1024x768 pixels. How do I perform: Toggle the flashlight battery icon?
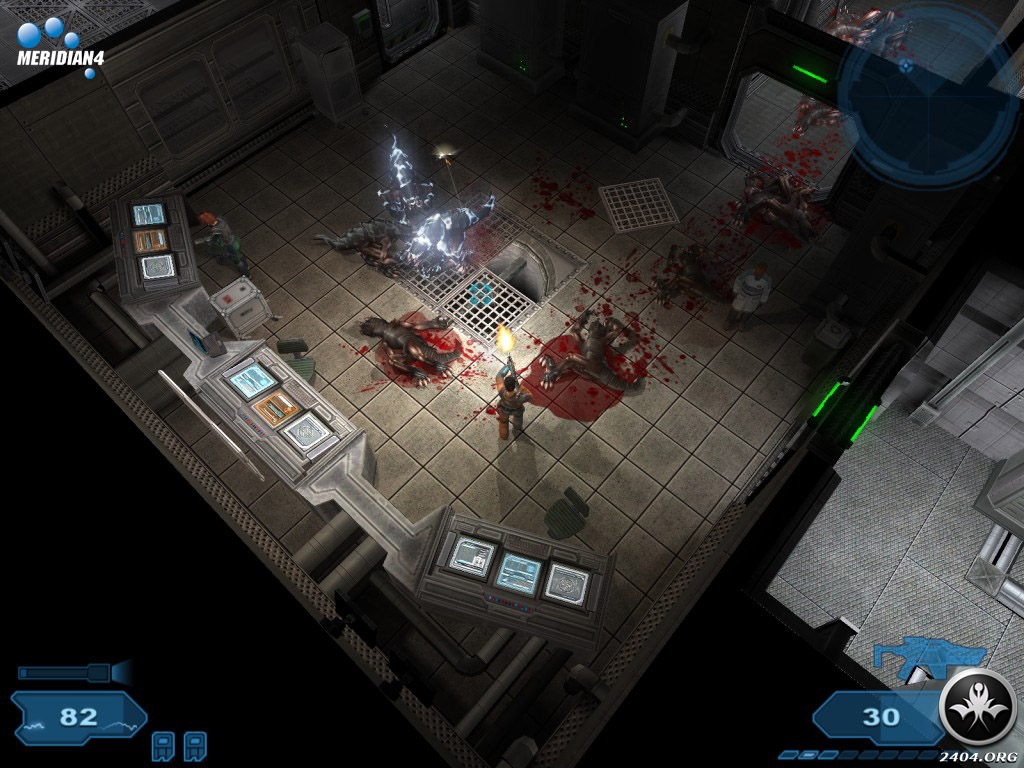(72, 672)
